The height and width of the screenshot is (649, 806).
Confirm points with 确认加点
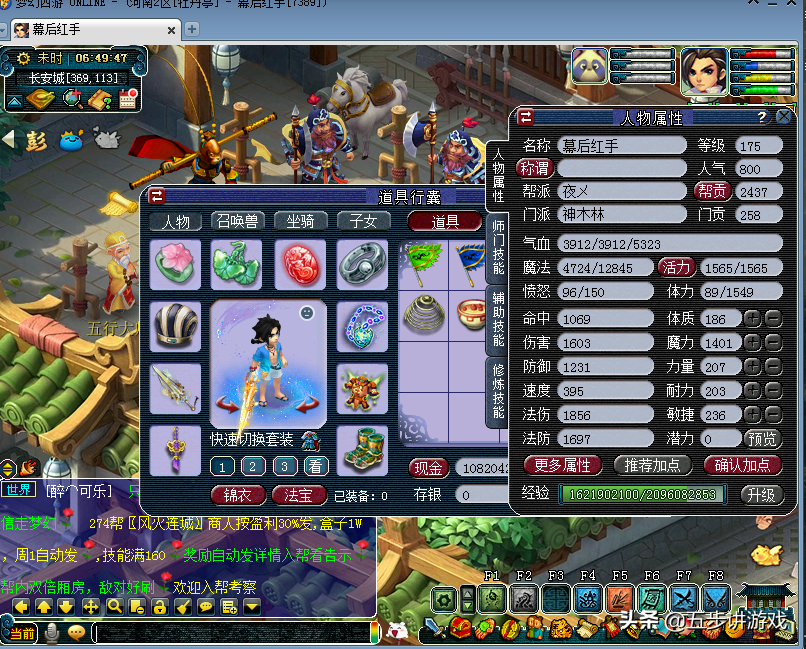pos(742,465)
